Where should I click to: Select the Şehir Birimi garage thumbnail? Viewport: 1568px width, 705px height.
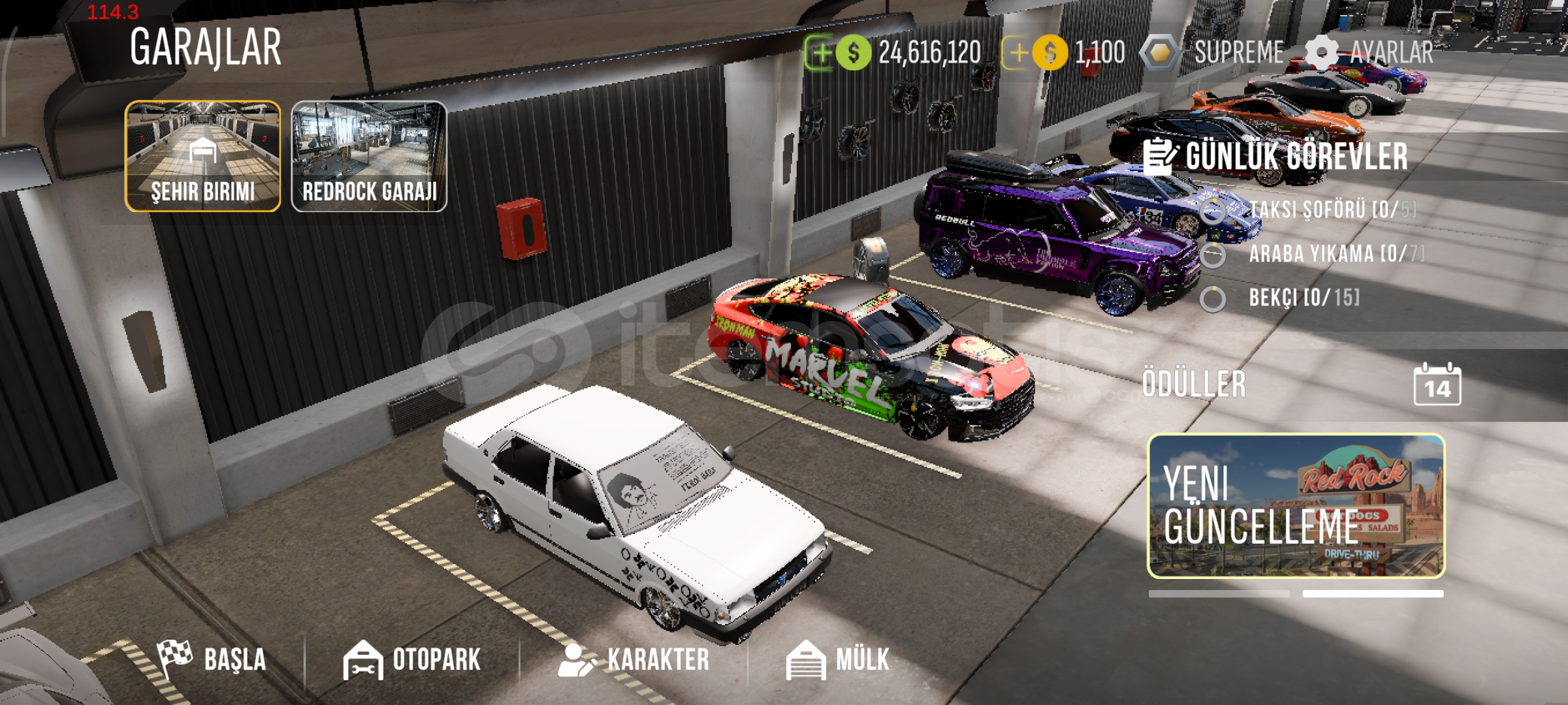click(202, 156)
